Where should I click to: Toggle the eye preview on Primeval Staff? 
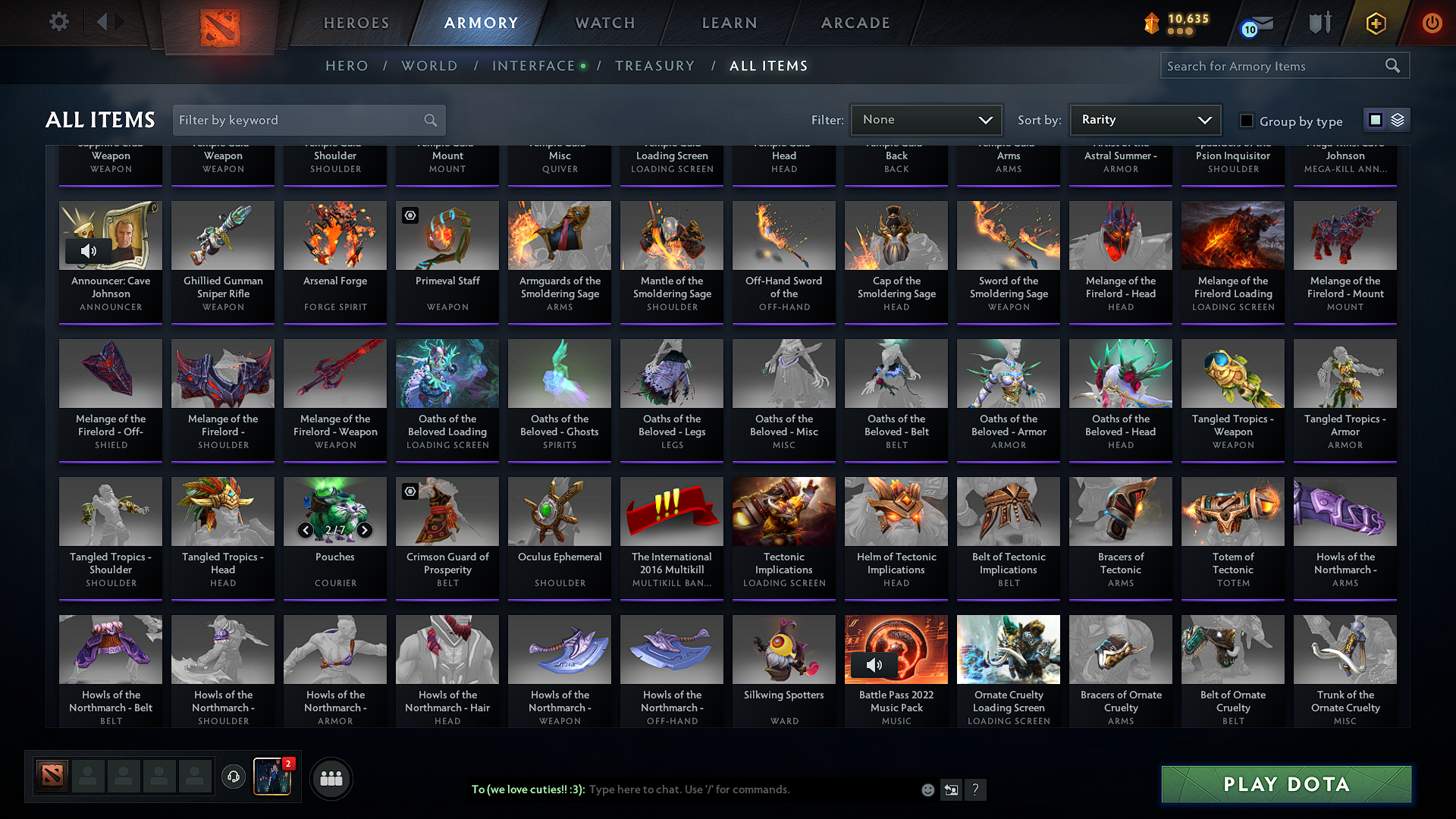pyautogui.click(x=410, y=215)
